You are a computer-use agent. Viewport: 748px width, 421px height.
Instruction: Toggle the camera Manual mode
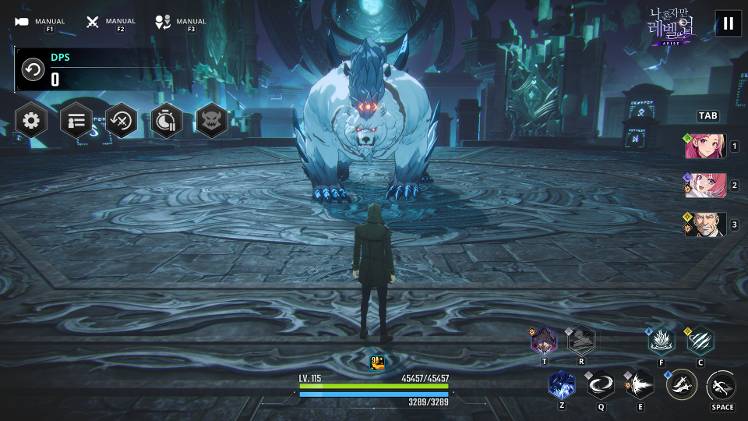coord(22,21)
